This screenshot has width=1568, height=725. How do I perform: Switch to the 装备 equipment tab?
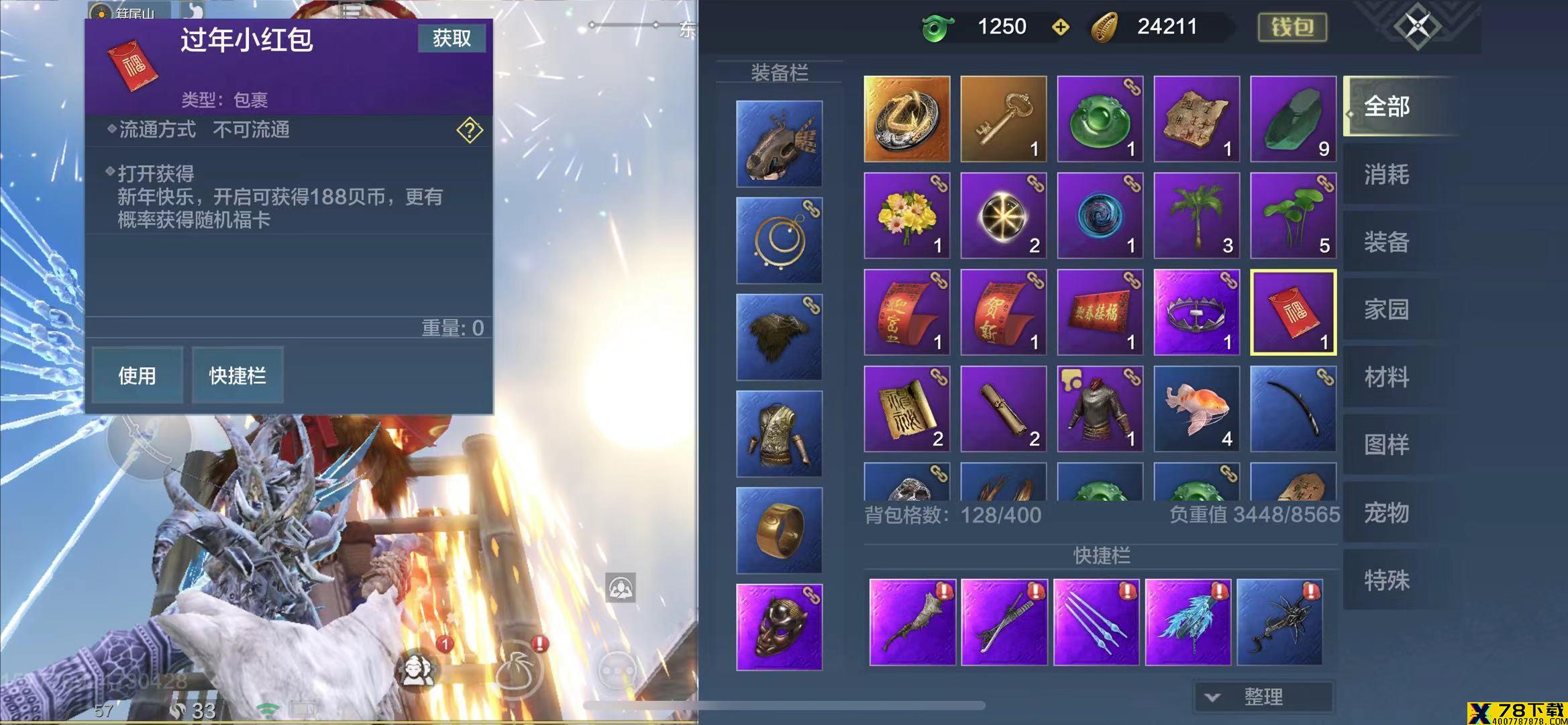pos(1386,242)
